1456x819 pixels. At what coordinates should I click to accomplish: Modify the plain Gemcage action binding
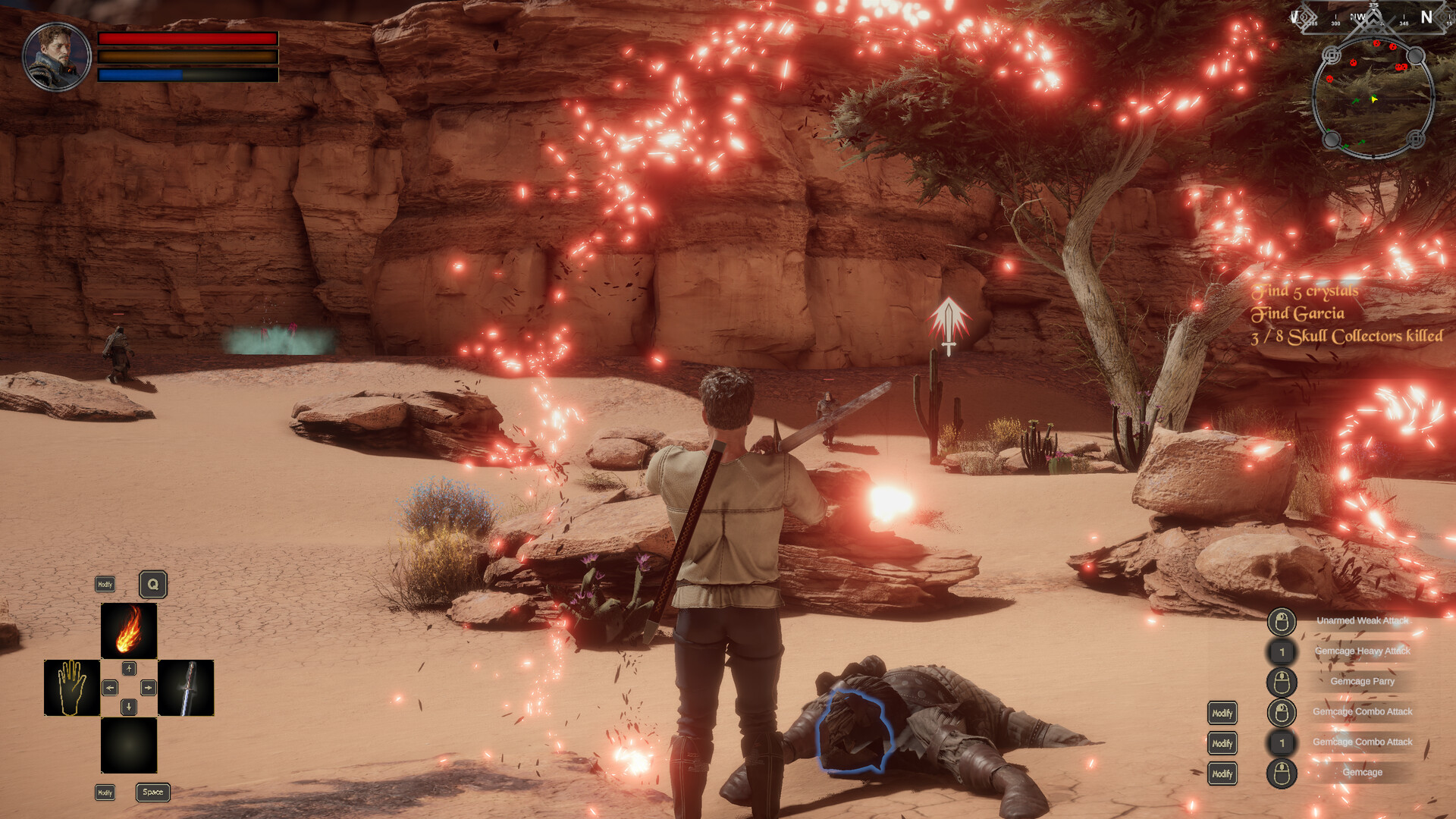[x=1222, y=773]
